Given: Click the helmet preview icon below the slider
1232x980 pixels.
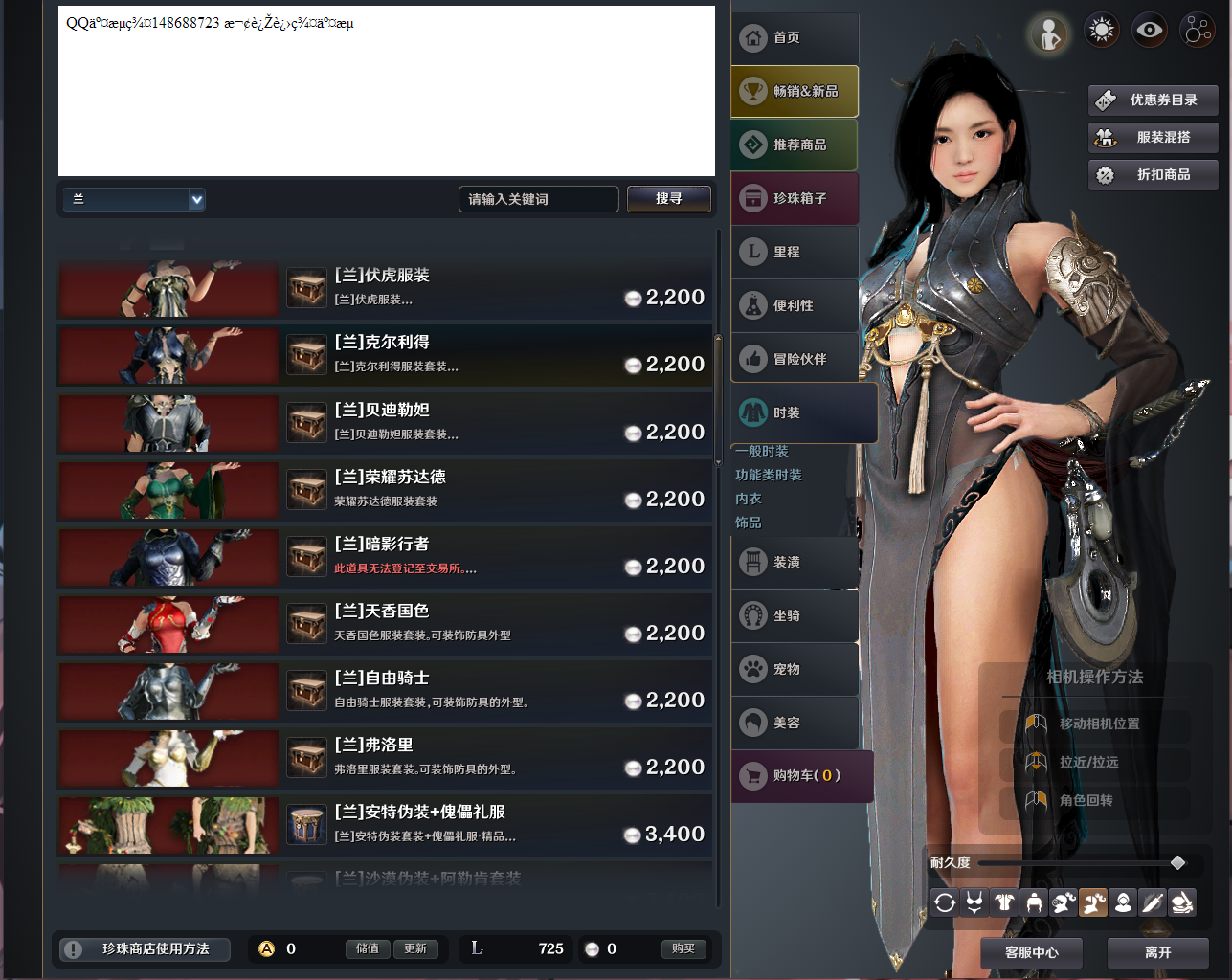Looking at the screenshot, I should [1033, 902].
